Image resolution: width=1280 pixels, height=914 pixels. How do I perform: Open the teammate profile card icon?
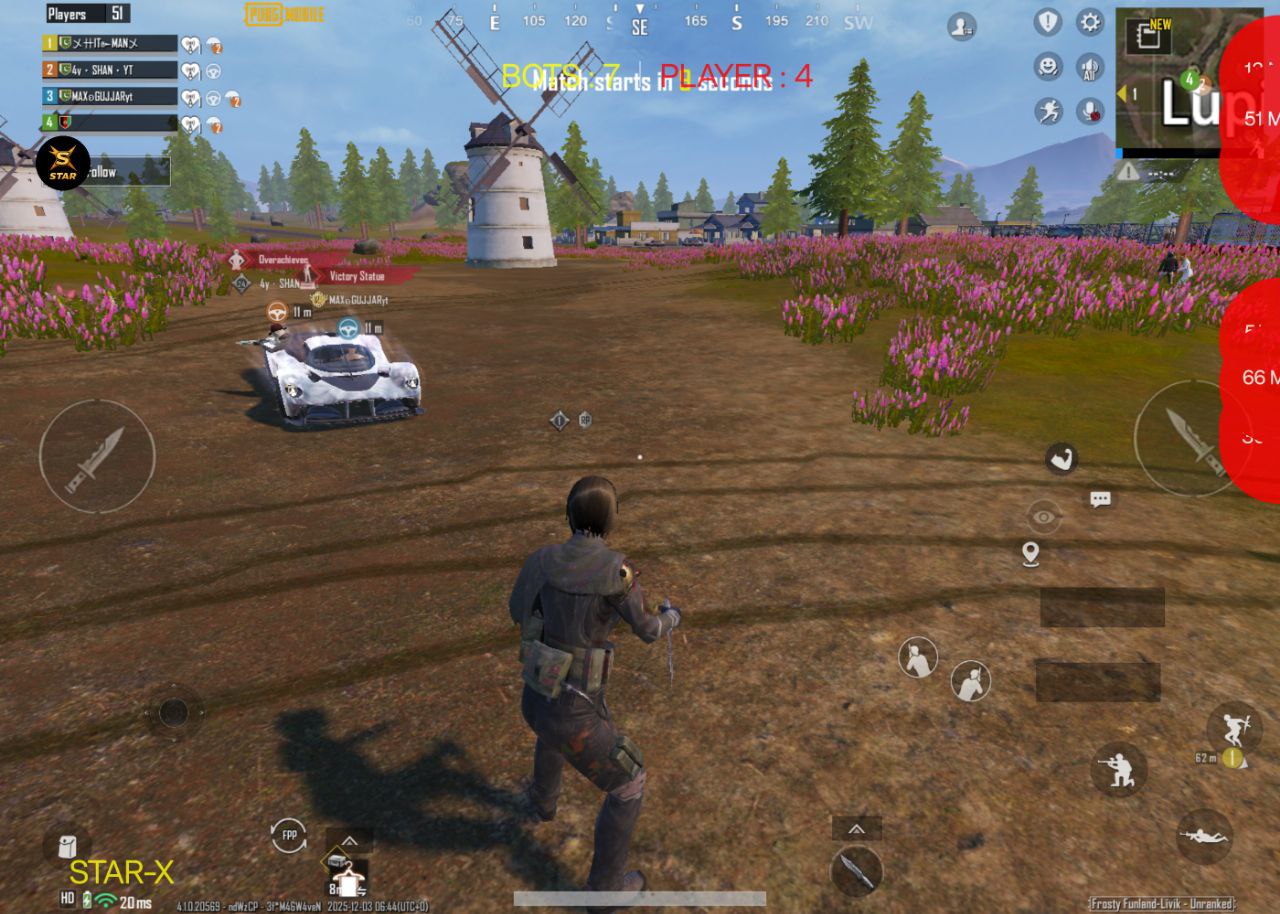pyautogui.click(x=962, y=27)
